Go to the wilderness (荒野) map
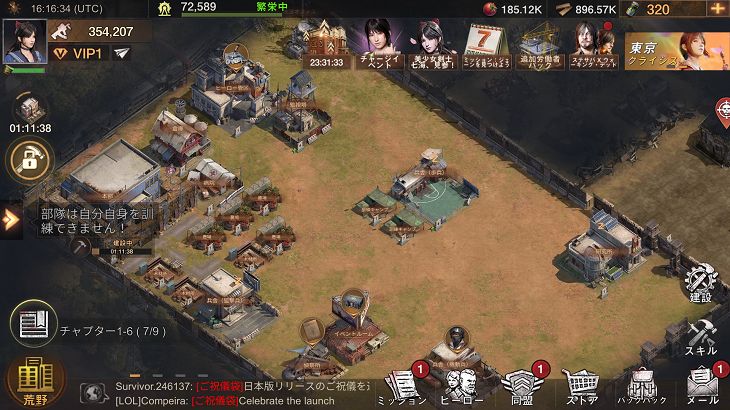The image size is (730, 410). 36,380
